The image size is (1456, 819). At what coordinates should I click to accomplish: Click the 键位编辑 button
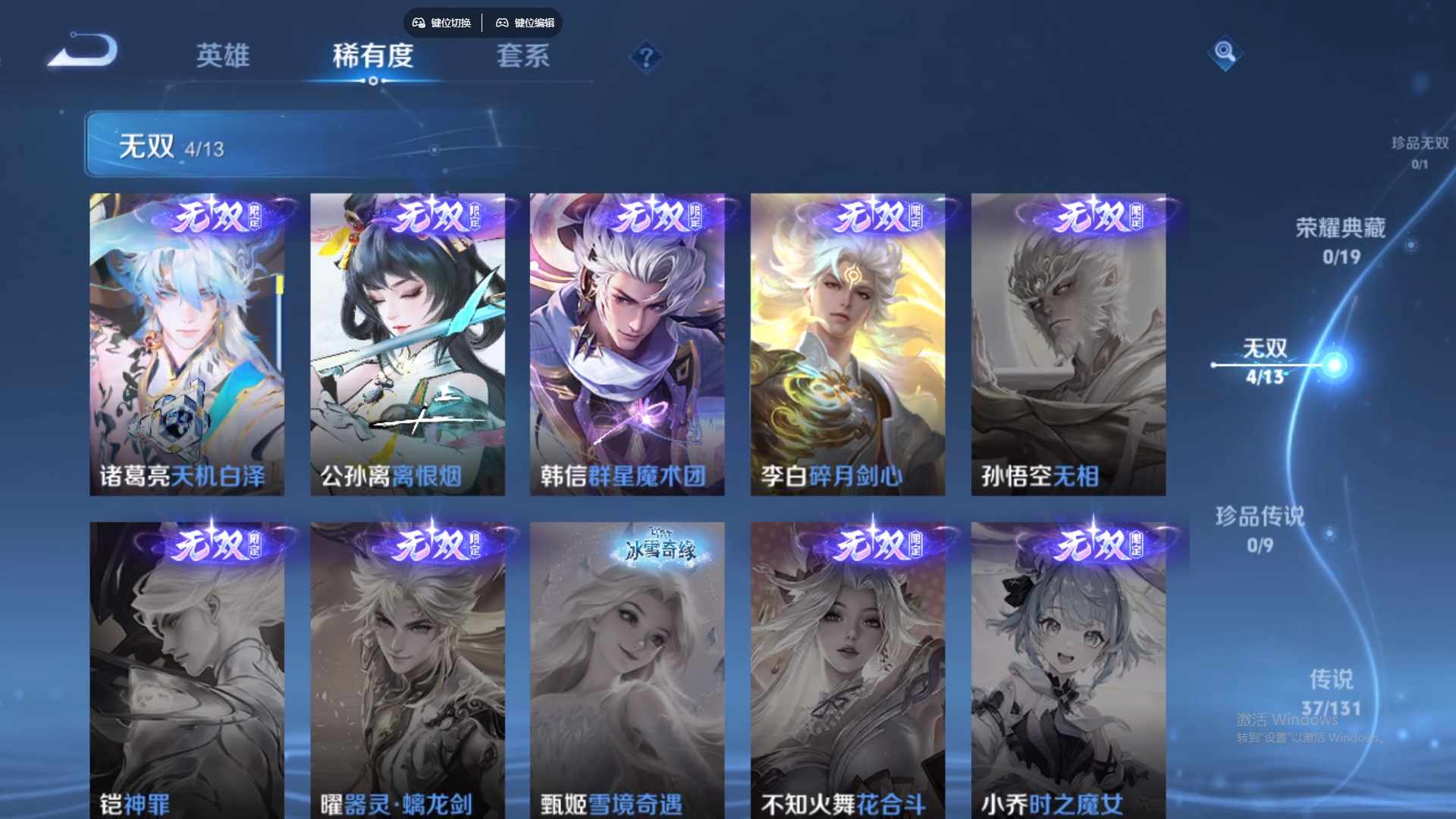tap(527, 23)
